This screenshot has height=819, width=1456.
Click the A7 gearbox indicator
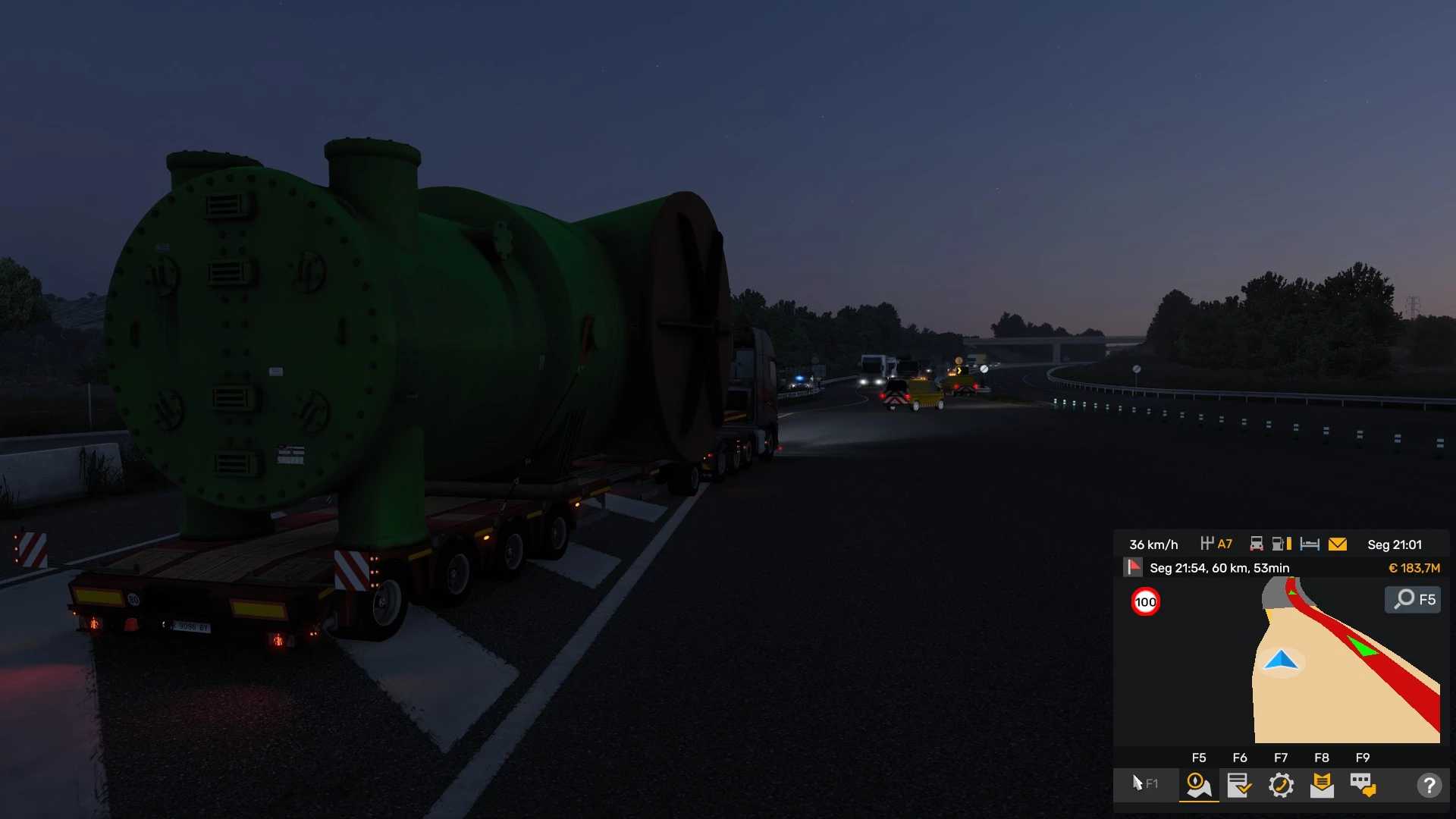tap(1216, 543)
